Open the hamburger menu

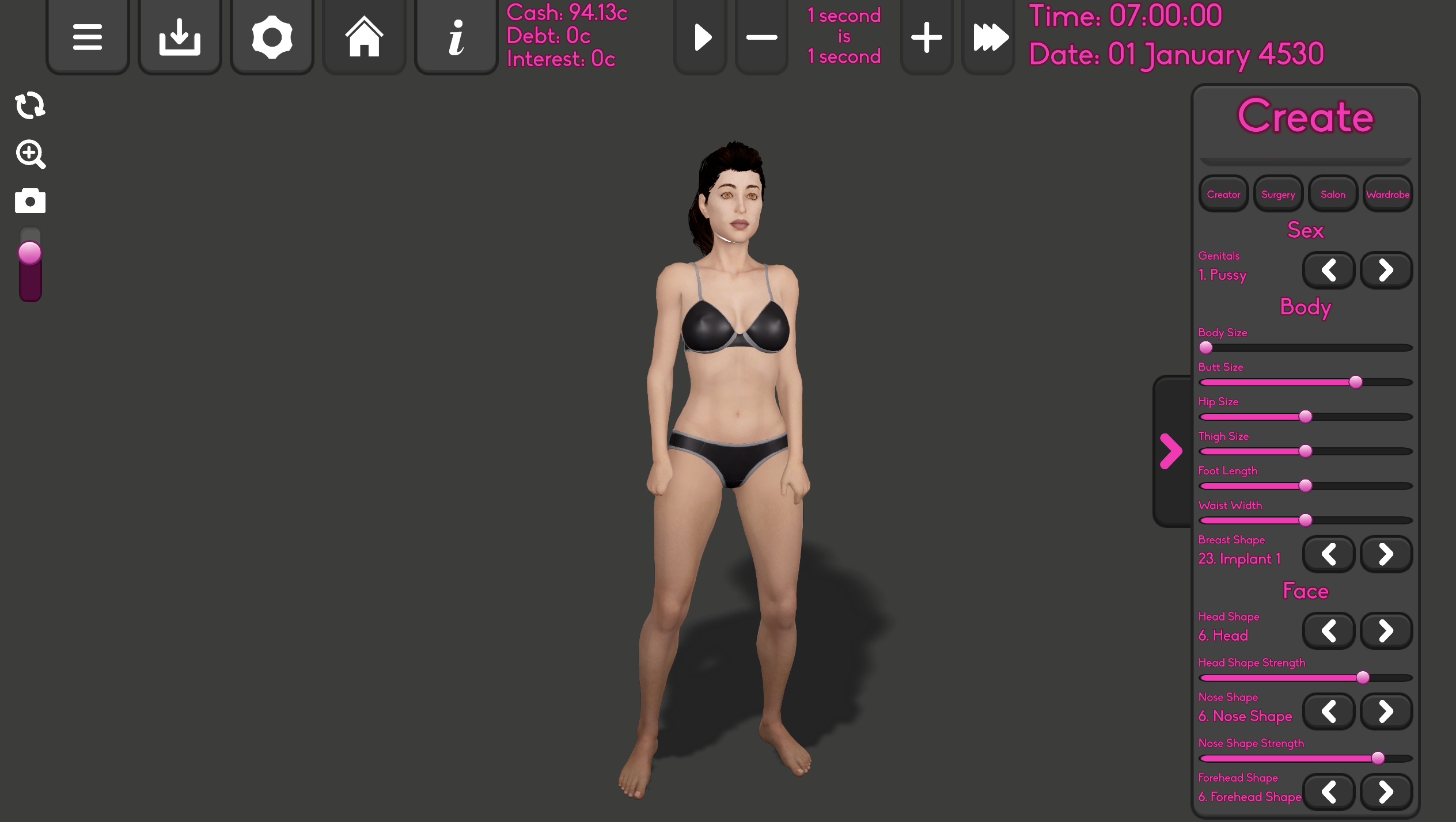tap(87, 36)
